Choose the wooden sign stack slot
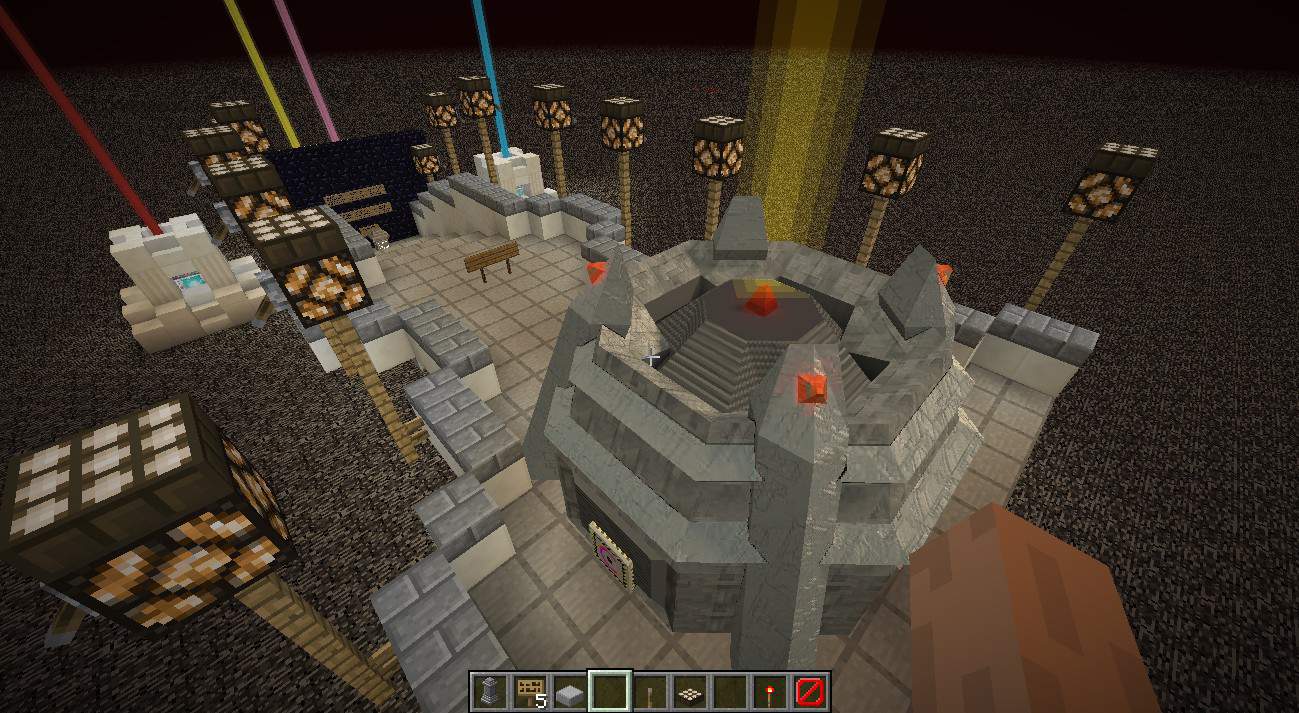The height and width of the screenshot is (713, 1299). click(529, 691)
